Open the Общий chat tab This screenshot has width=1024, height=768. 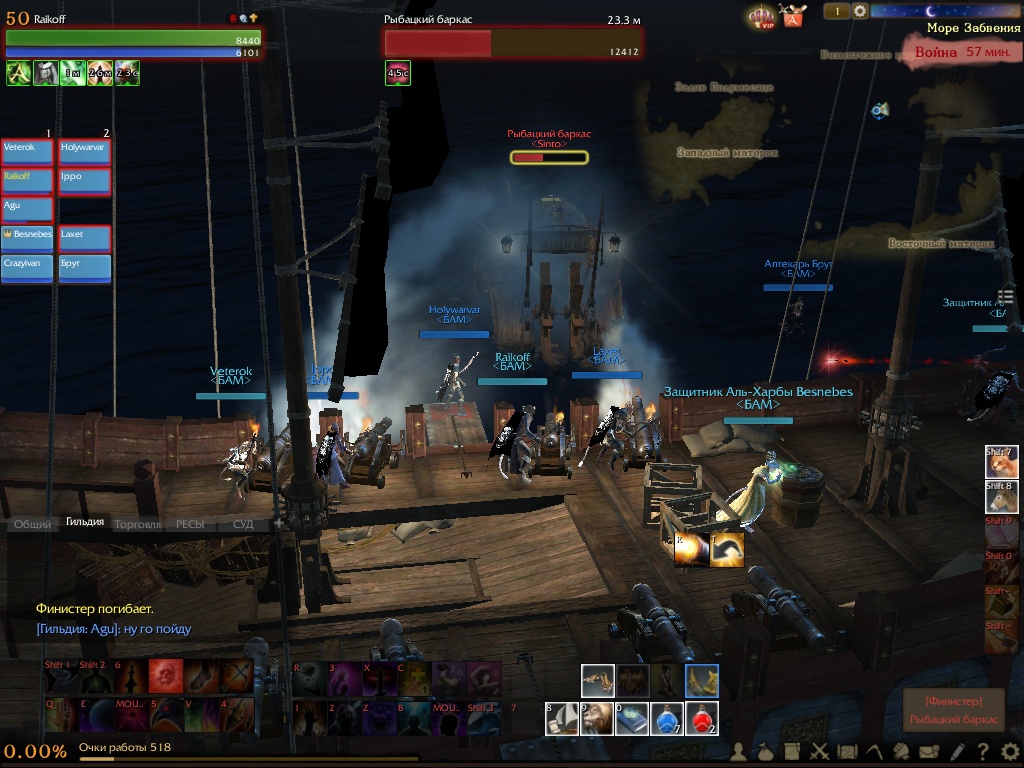33,524
